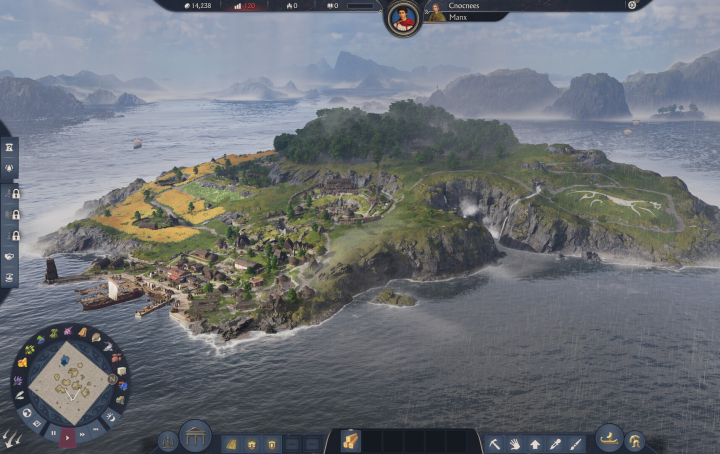Viewport: 720px width, 454px height.
Task: Select the wood planks construction item
Action: point(351,442)
